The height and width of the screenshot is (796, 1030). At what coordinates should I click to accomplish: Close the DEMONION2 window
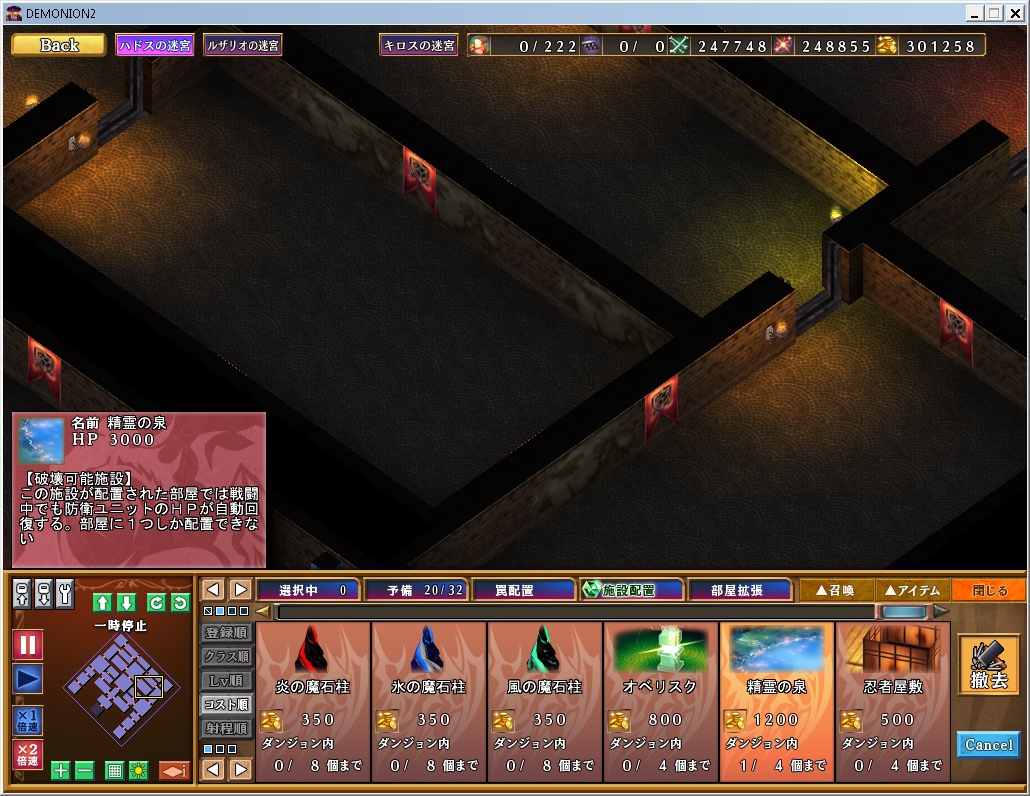[x=1014, y=13]
